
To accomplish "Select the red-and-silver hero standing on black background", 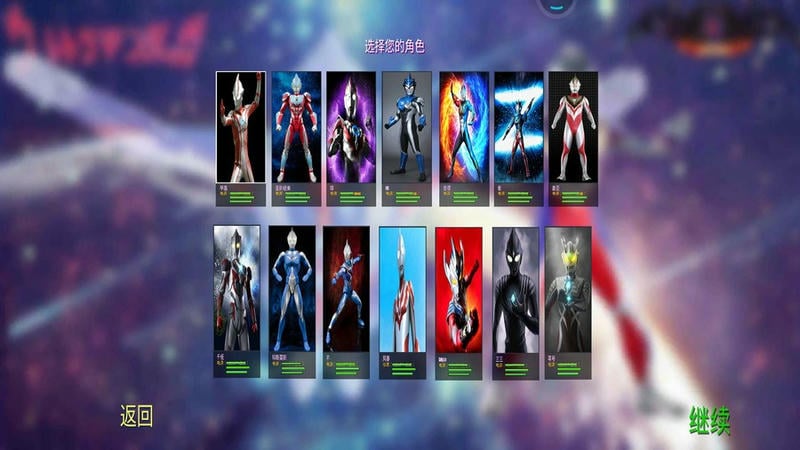I will pos(573,128).
